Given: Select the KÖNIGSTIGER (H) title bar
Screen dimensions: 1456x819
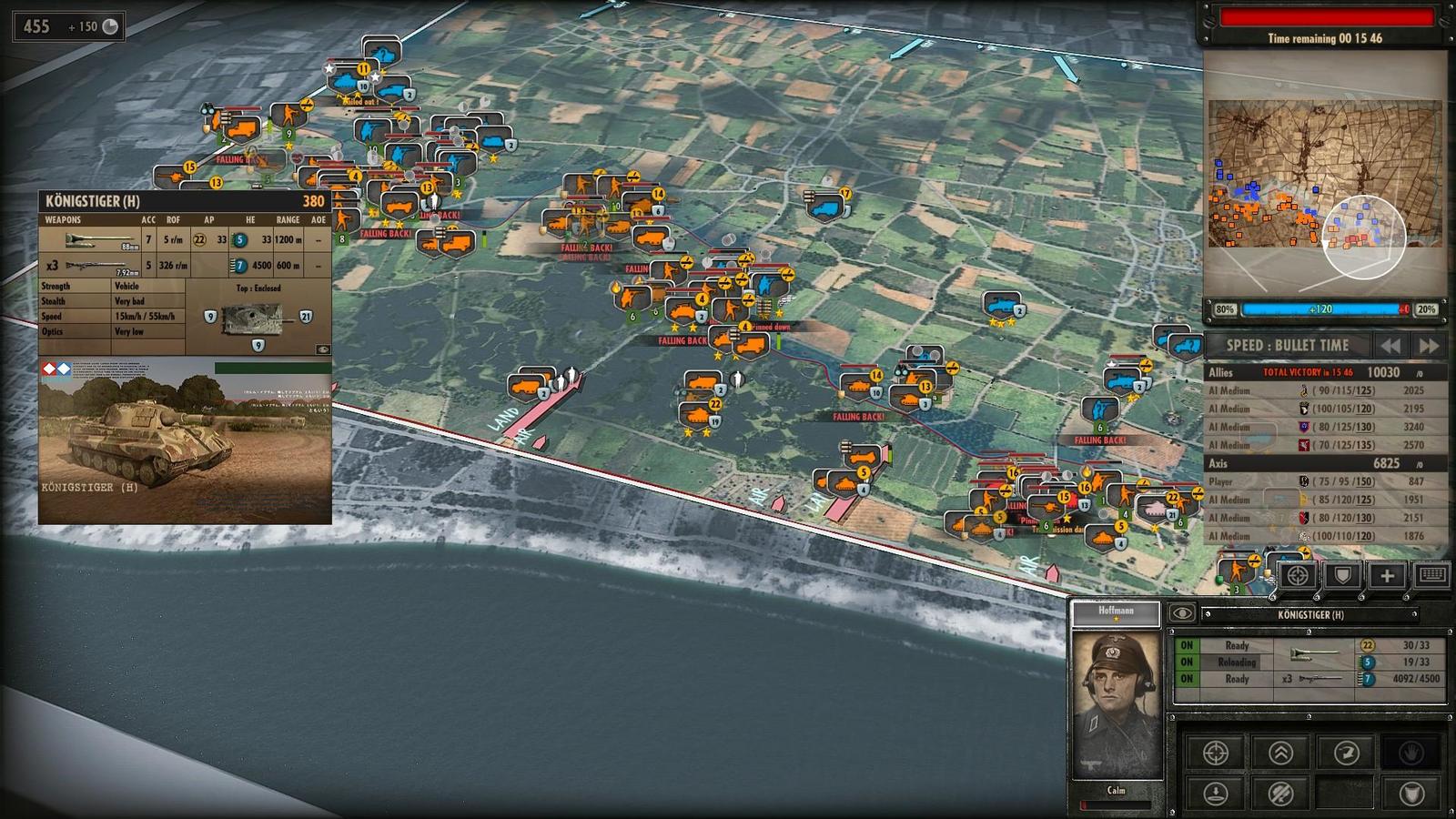Looking at the screenshot, I should [x=1311, y=613].
